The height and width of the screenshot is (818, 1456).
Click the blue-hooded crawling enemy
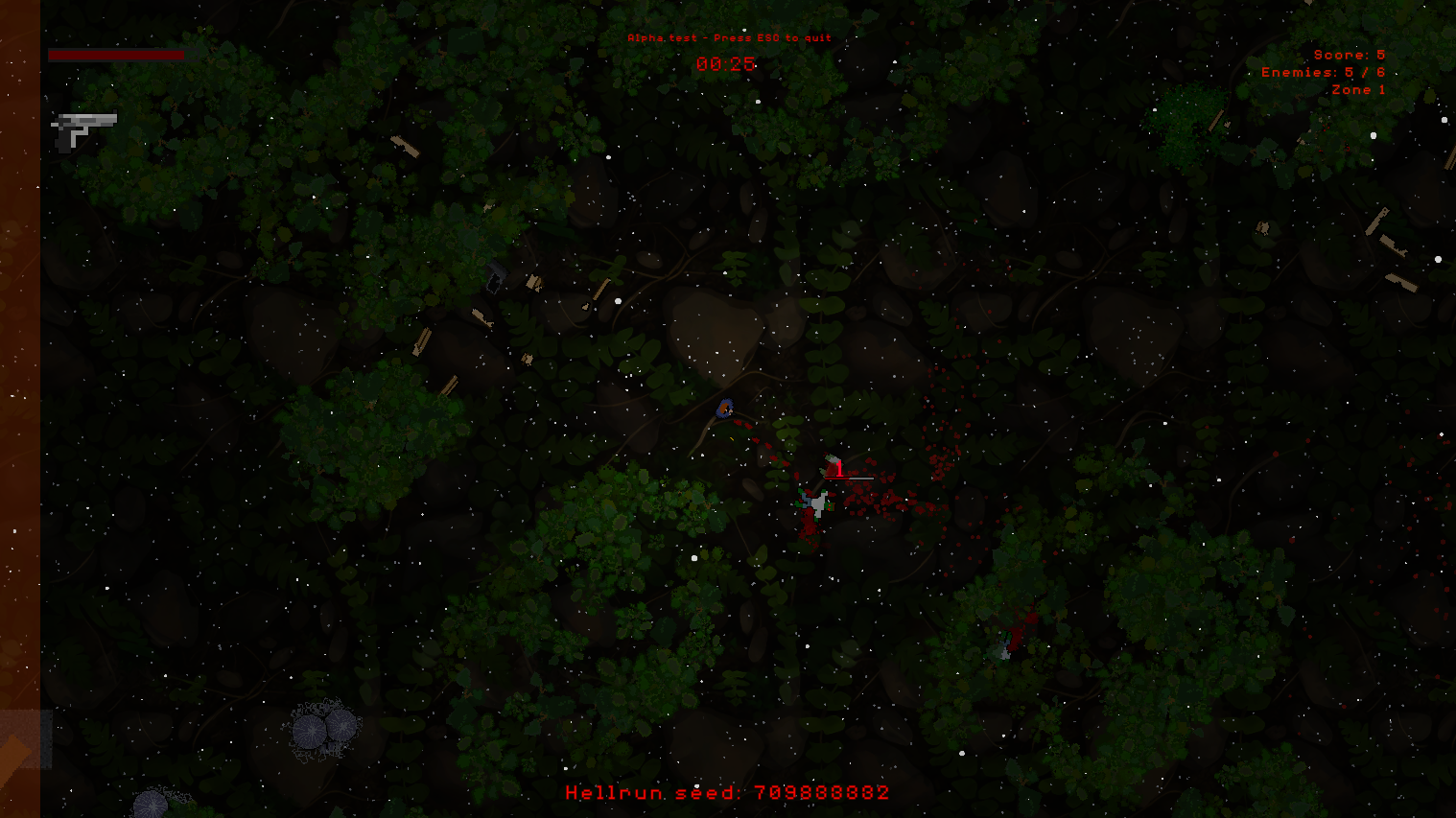point(724,409)
